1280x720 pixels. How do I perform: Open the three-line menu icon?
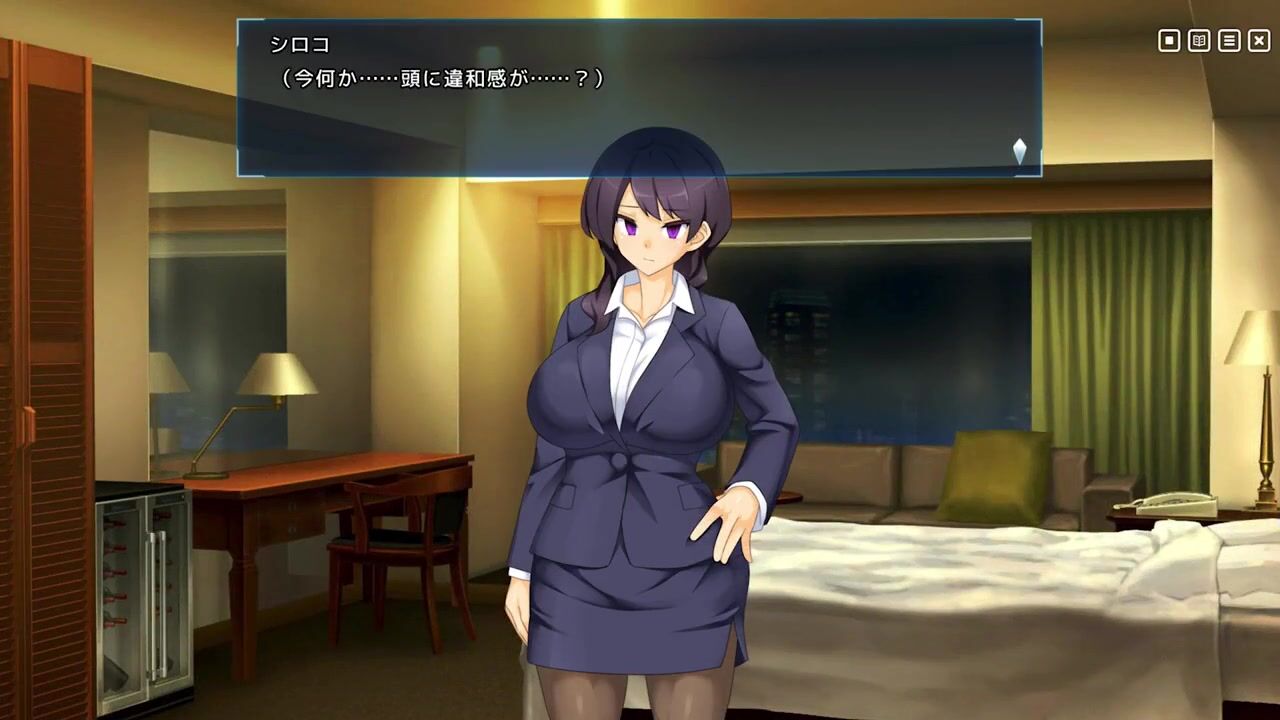1229,41
